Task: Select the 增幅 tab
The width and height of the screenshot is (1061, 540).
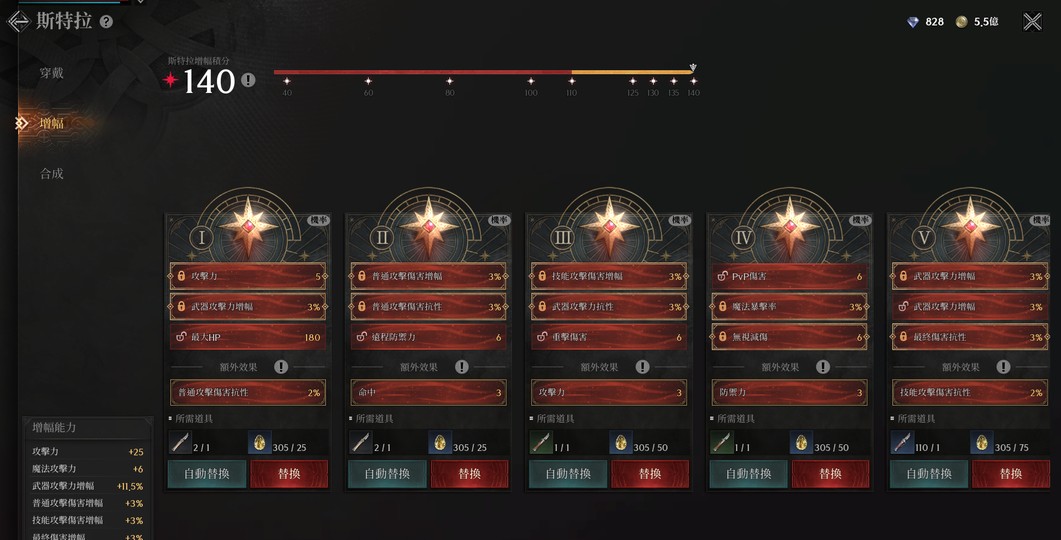Action: pyautogui.click(x=52, y=123)
